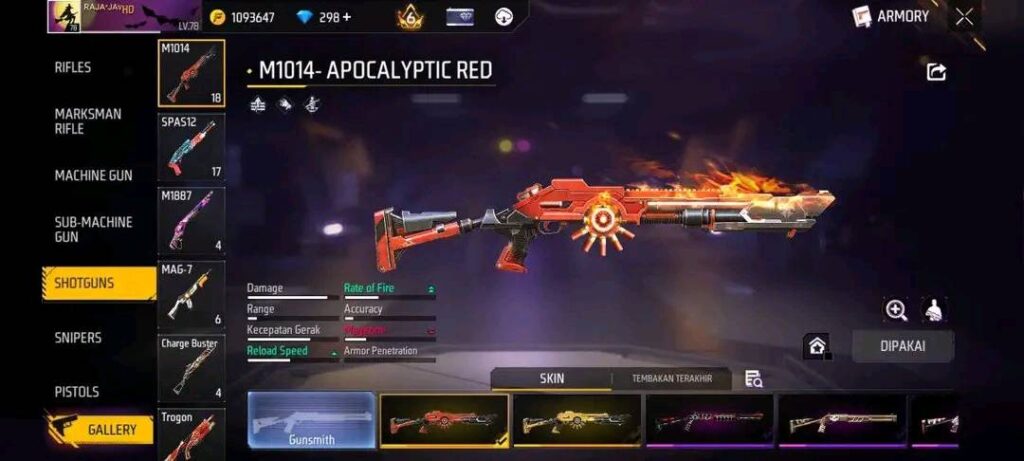The image size is (1024, 461).
Task: Select the Machine Gun category
Action: (x=93, y=175)
